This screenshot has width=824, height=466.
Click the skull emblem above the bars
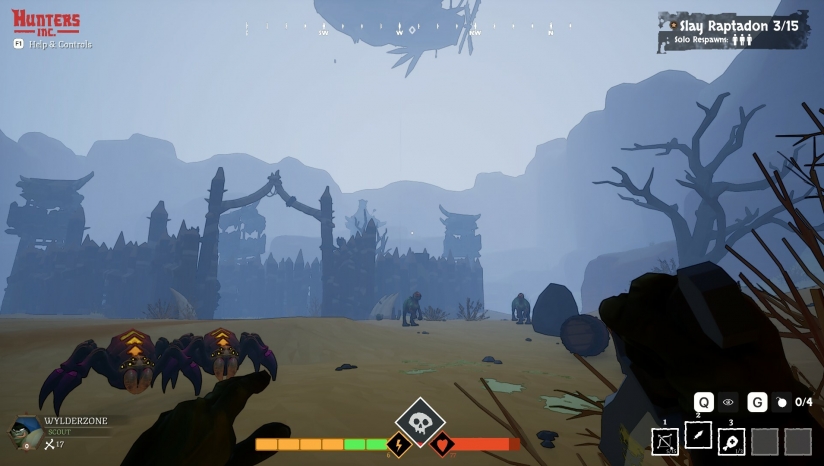click(420, 422)
